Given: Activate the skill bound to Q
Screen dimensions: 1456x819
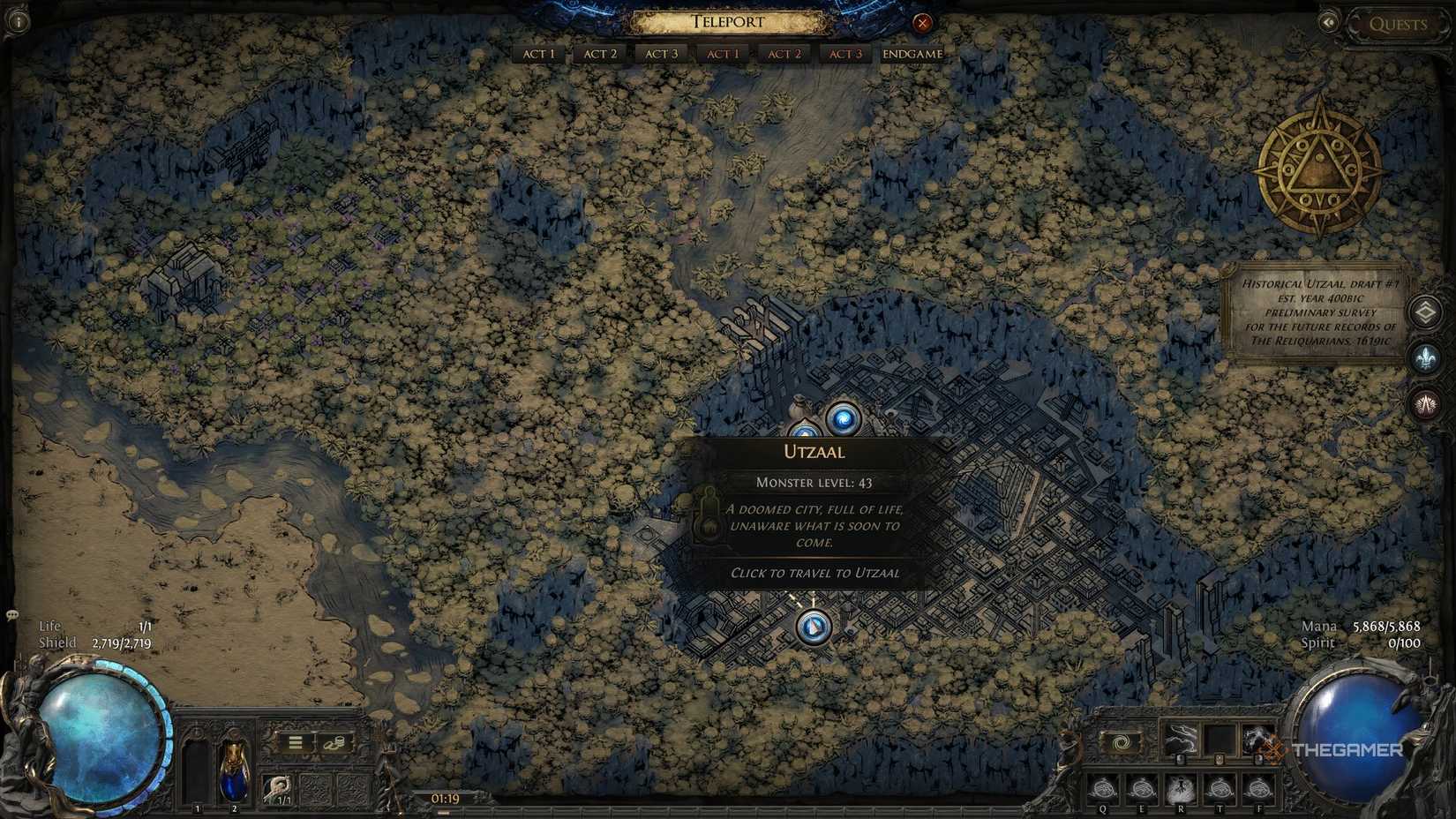Looking at the screenshot, I should click(1102, 785).
